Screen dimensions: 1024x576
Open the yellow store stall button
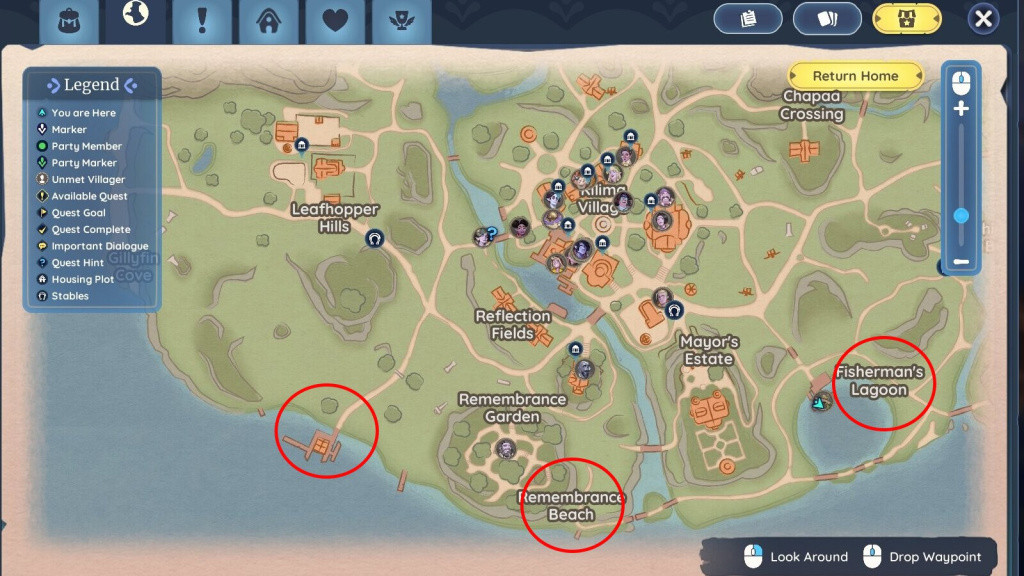coord(907,19)
